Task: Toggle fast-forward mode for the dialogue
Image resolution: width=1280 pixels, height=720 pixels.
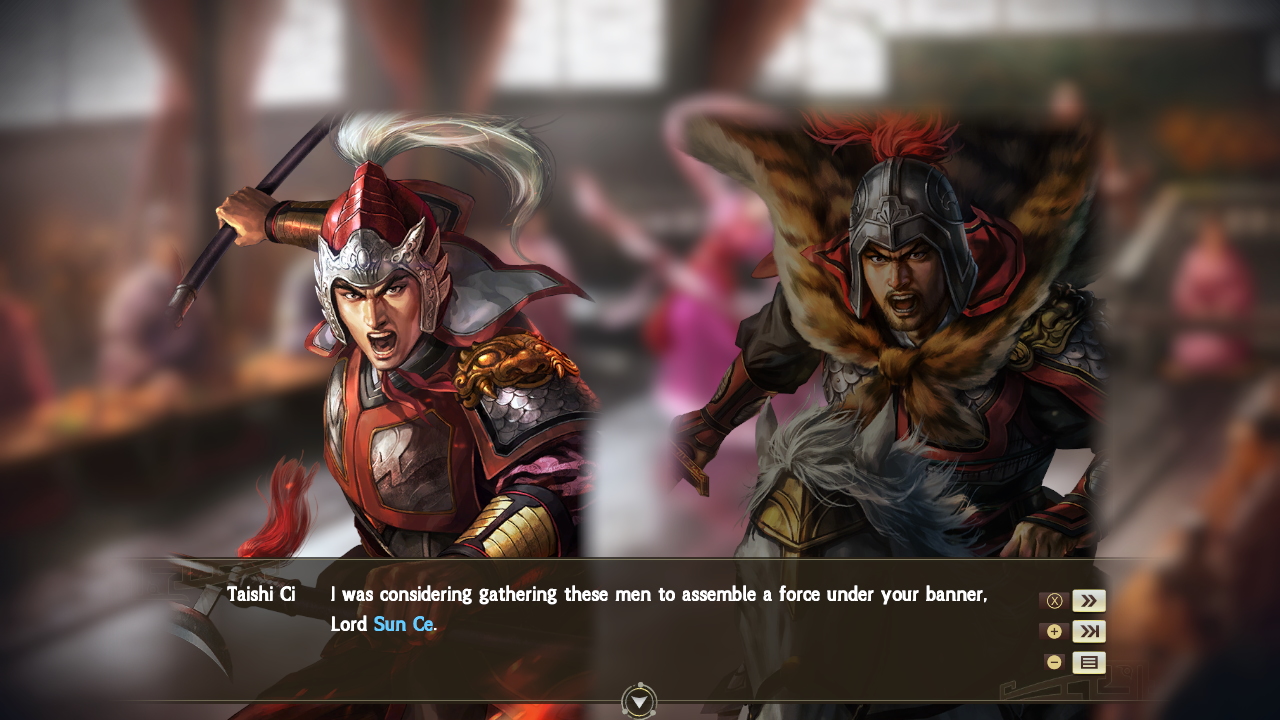Action: click(1089, 600)
